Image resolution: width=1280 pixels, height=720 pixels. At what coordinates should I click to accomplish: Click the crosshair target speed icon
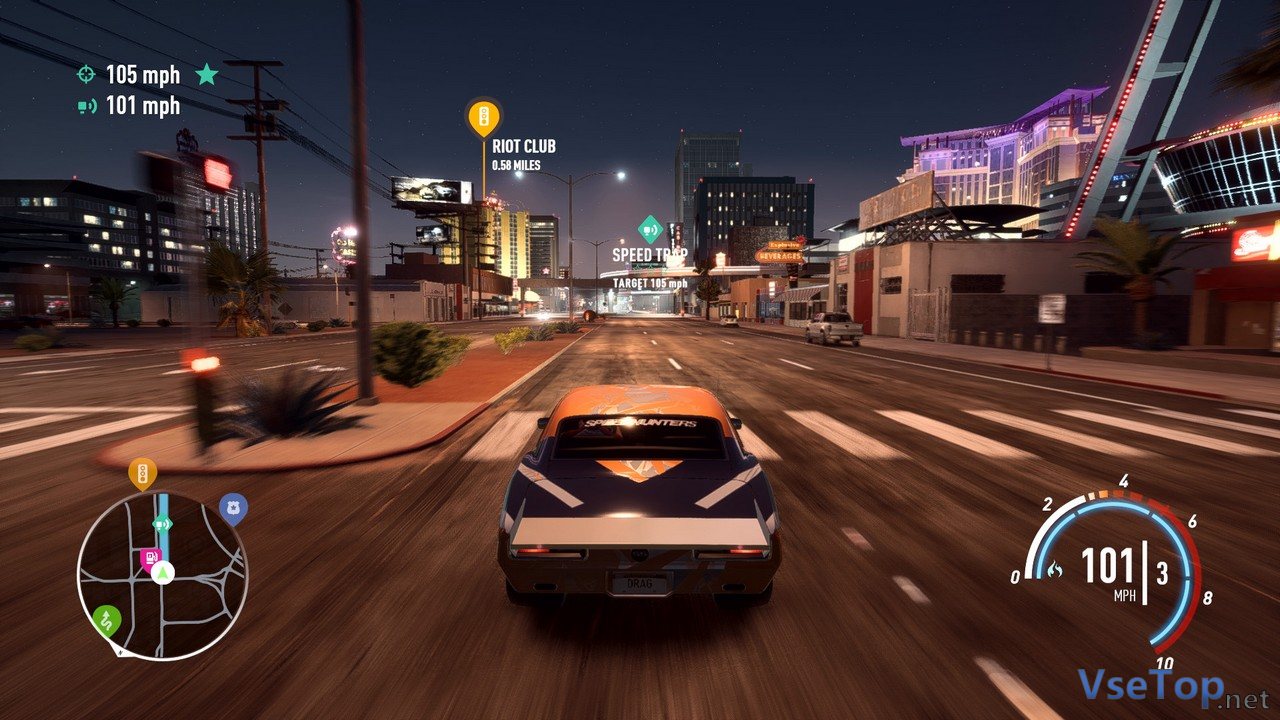point(87,74)
